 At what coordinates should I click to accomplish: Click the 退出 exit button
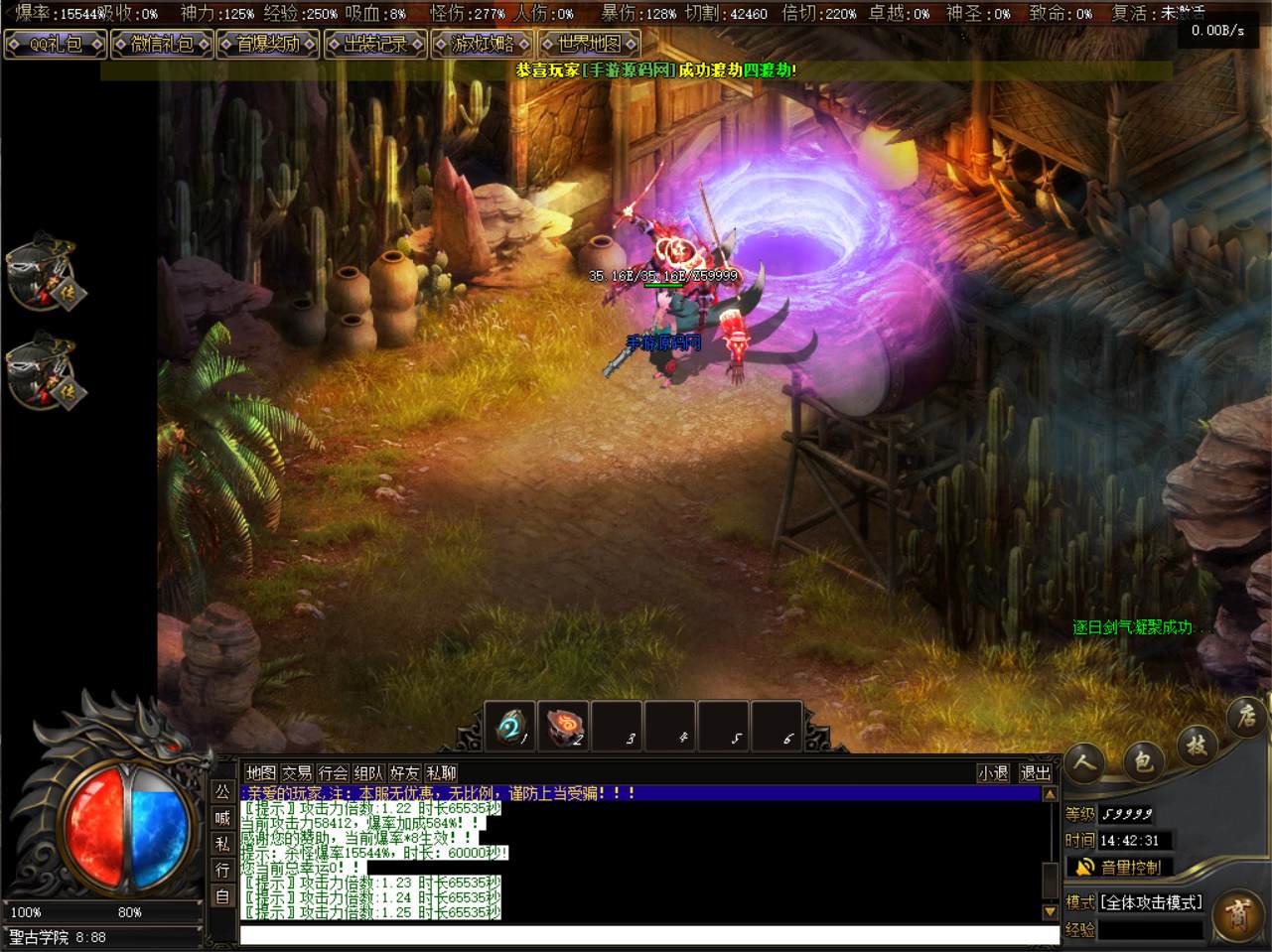coord(1035,773)
